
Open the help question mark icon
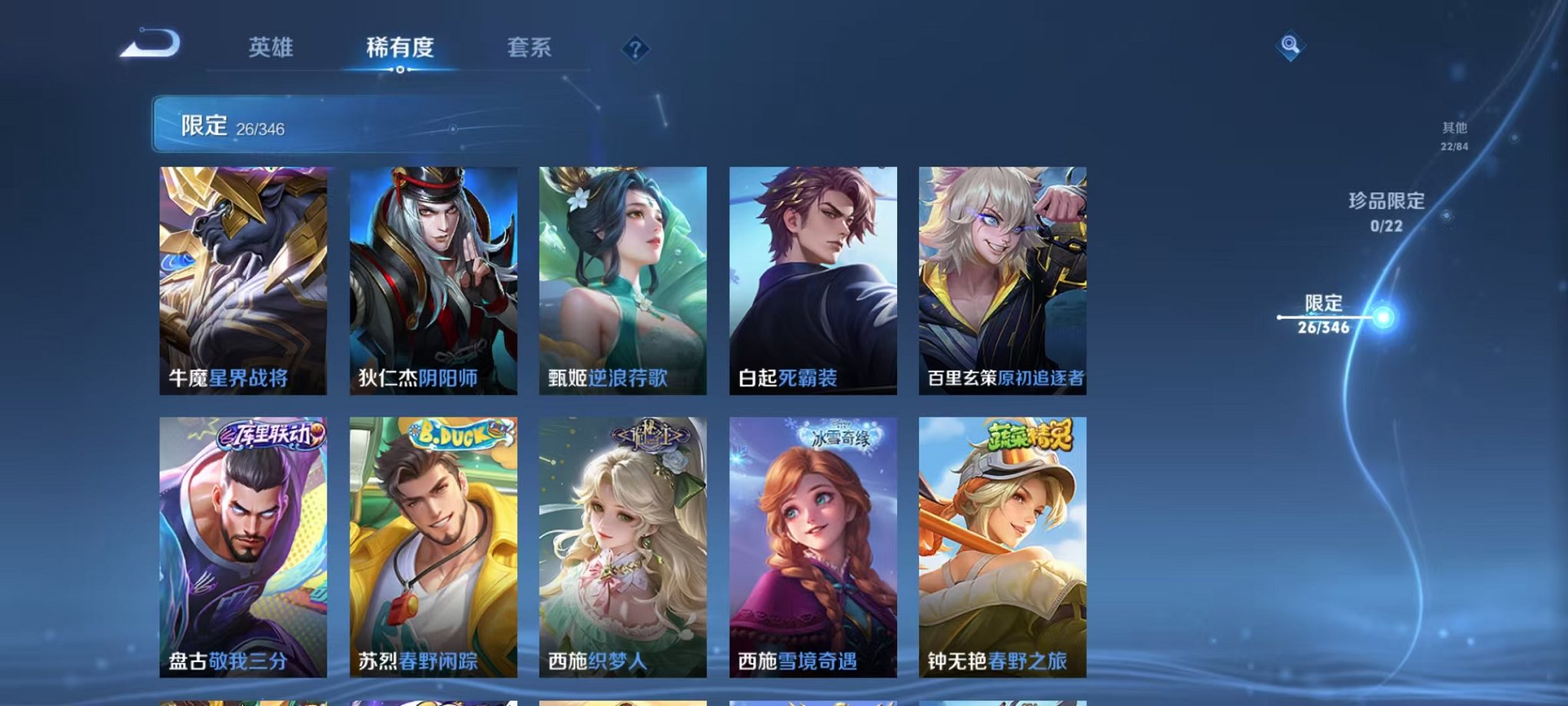tap(635, 49)
